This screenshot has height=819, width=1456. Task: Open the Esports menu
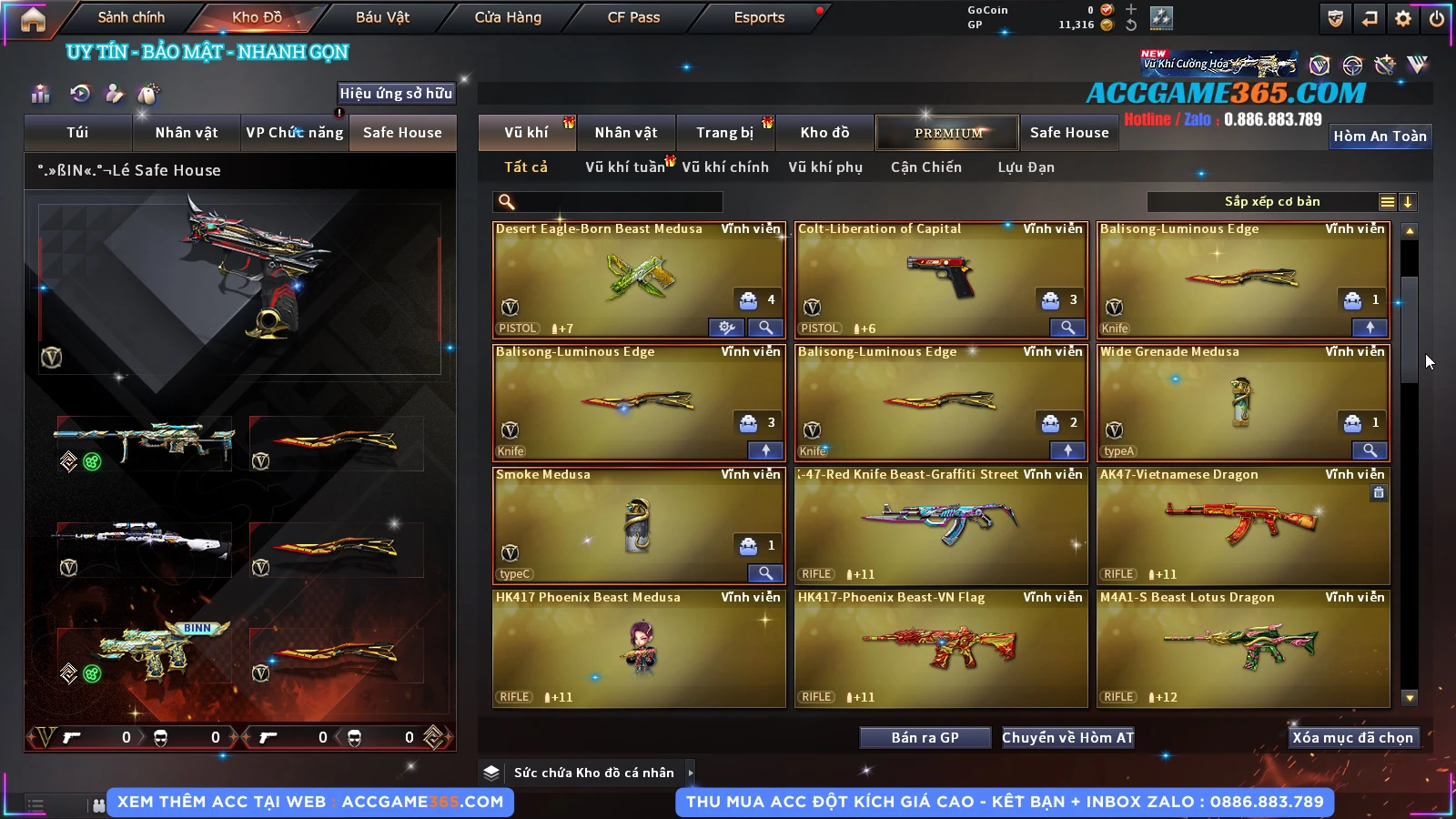[x=759, y=17]
